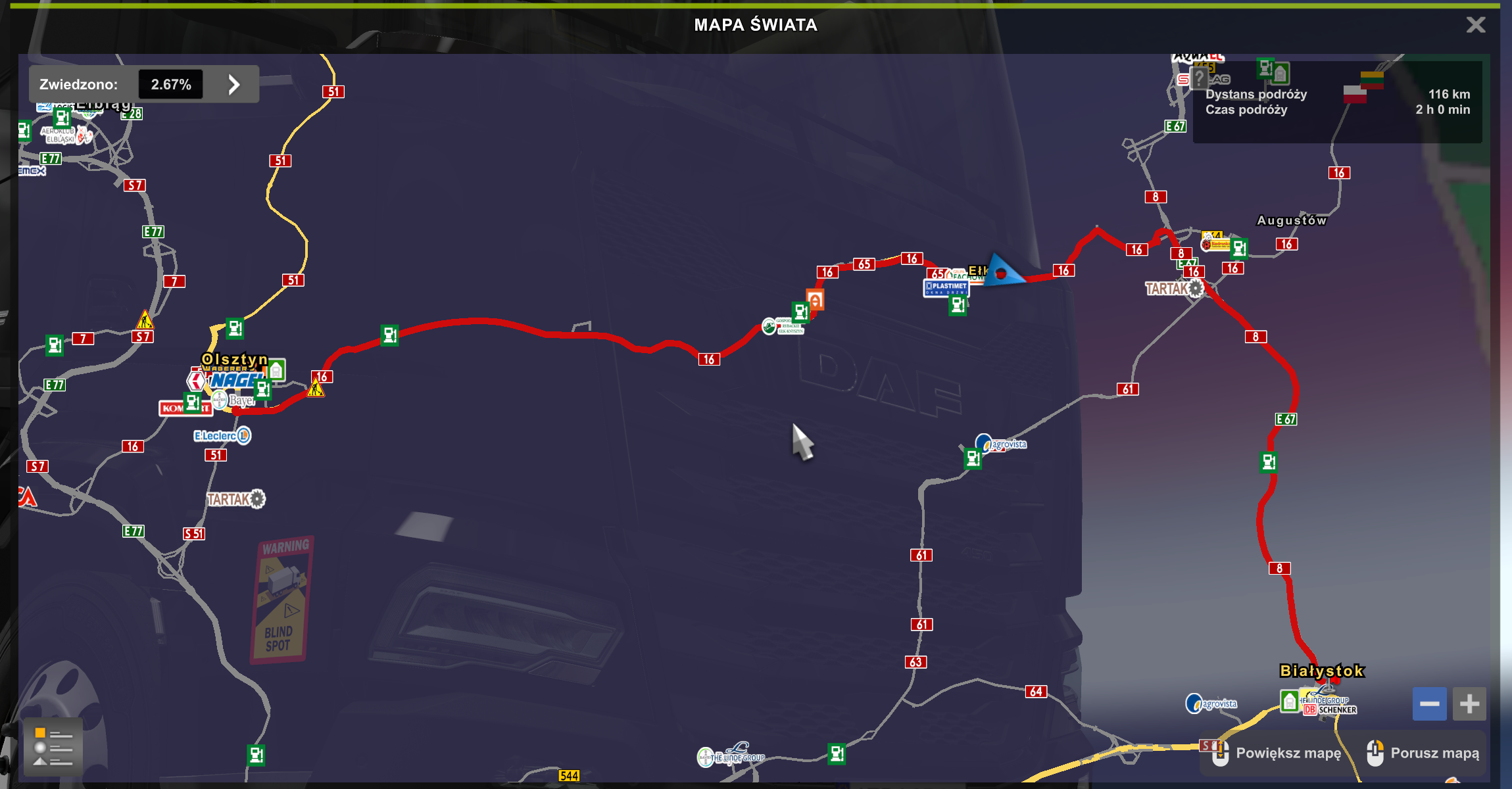This screenshot has width=1512, height=789.
Task: Select the roadworks warning near Olsztyn
Action: 316,389
